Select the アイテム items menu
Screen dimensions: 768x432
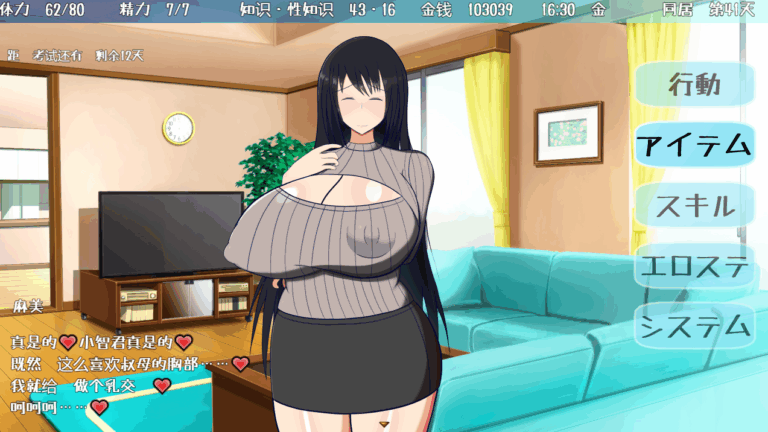coord(694,146)
